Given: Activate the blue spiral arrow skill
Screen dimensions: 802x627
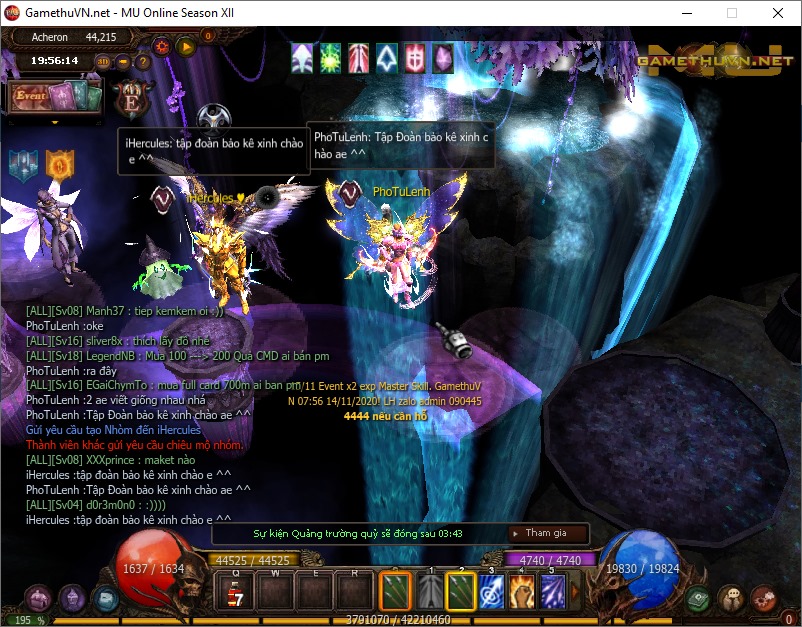Looking at the screenshot, I should [491, 591].
